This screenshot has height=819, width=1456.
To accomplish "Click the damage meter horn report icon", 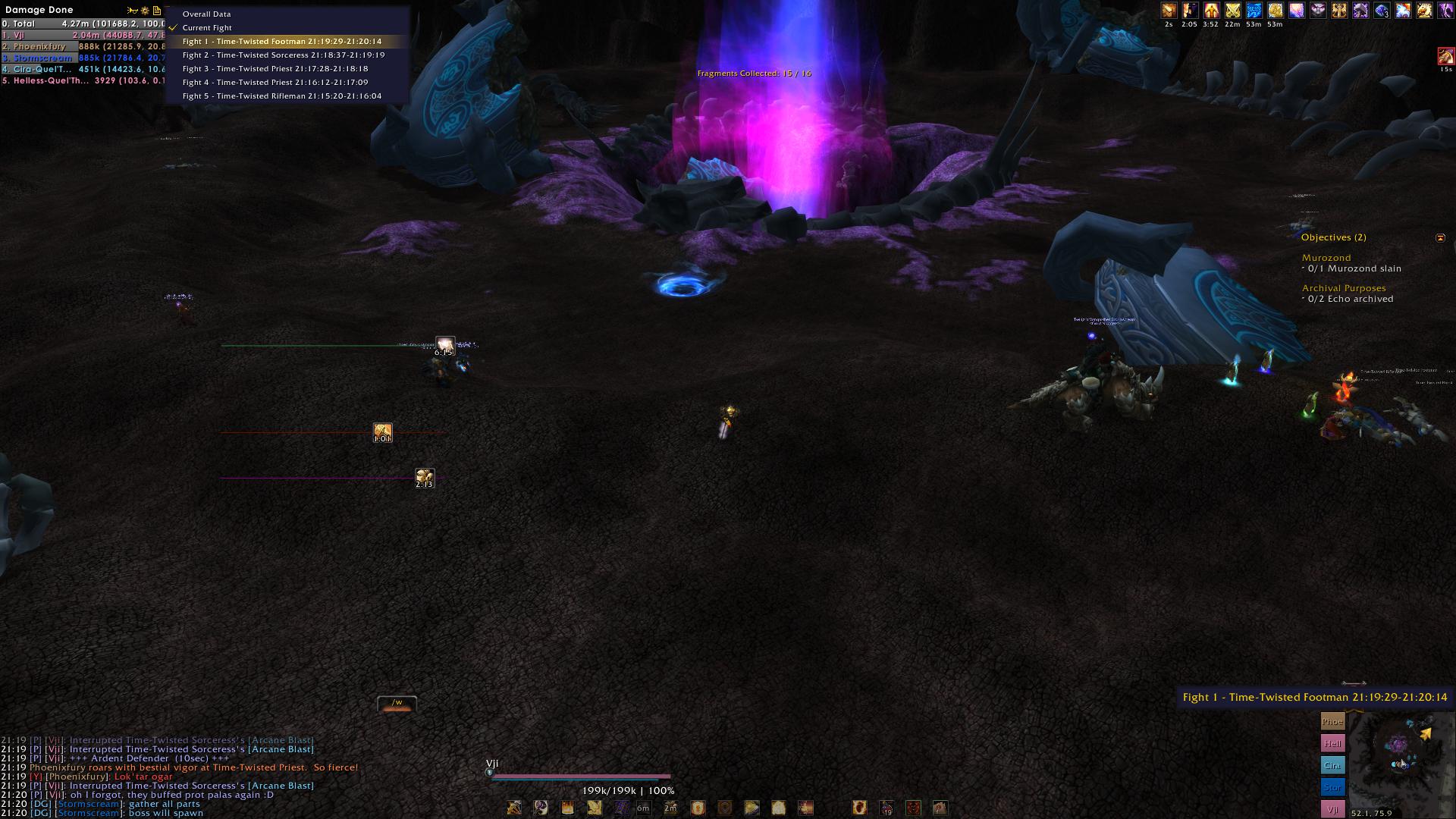I will click(133, 11).
